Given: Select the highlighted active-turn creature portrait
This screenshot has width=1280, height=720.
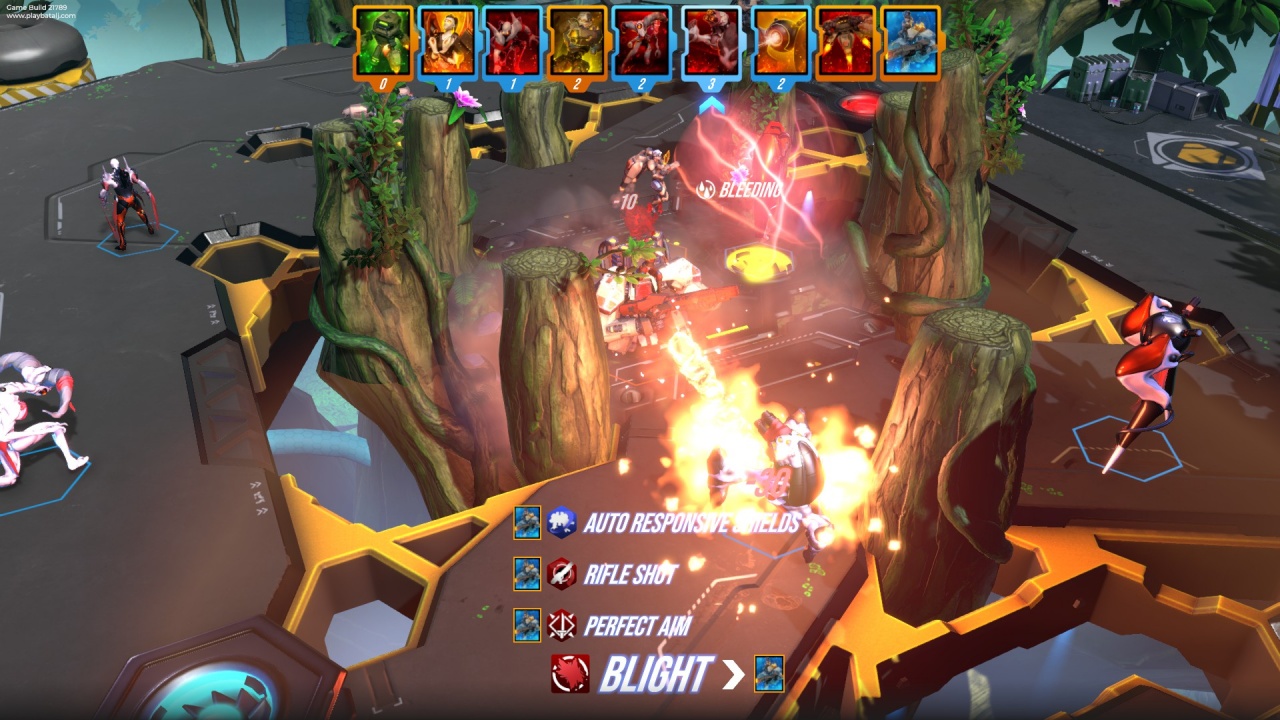Looking at the screenshot, I should tap(711, 42).
